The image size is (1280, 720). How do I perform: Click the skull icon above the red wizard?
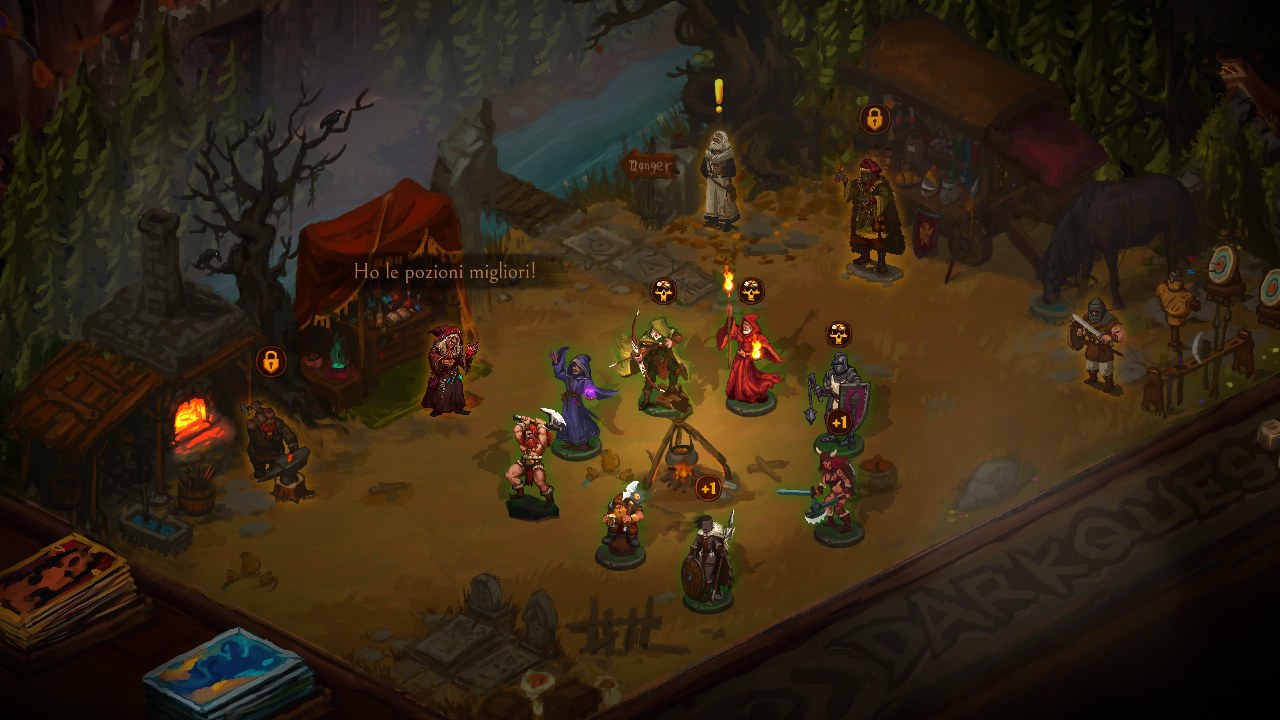pos(751,291)
